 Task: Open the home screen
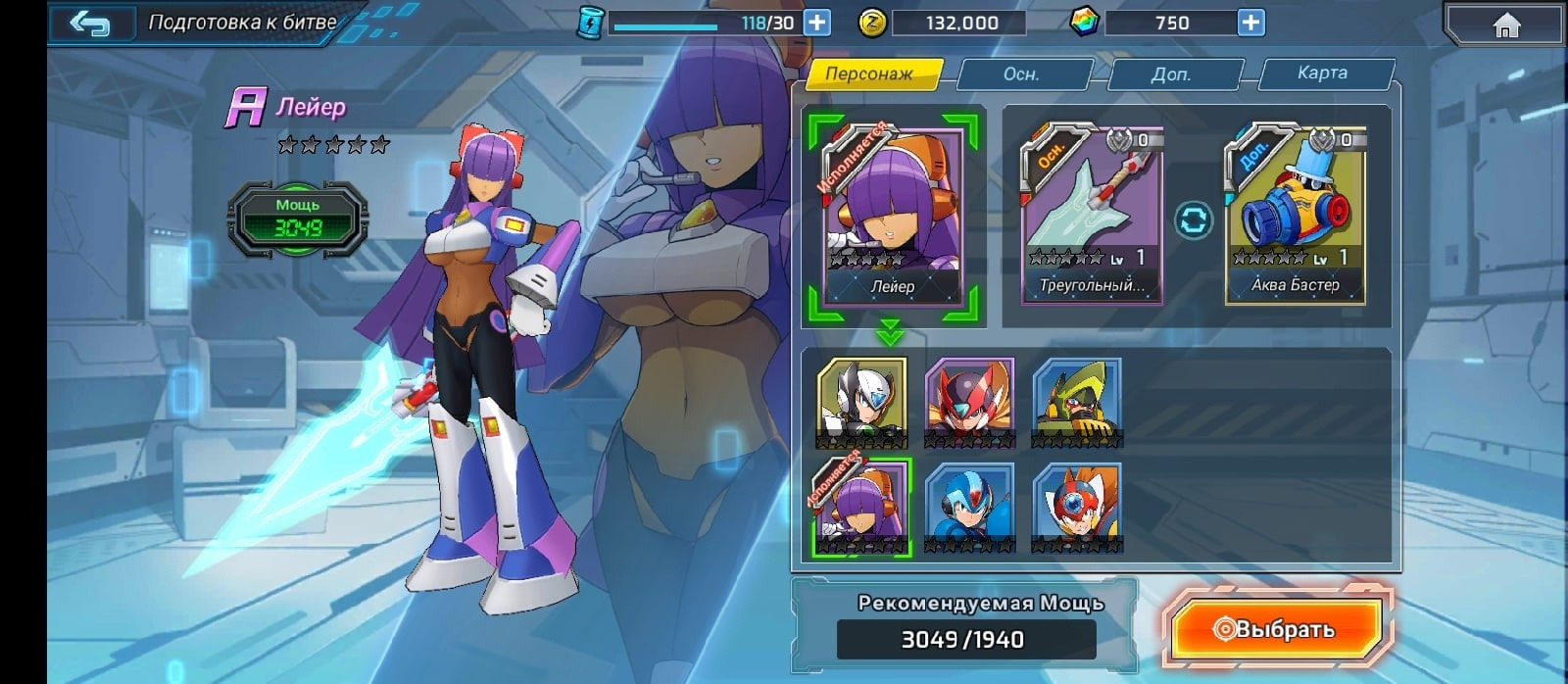point(1505,24)
